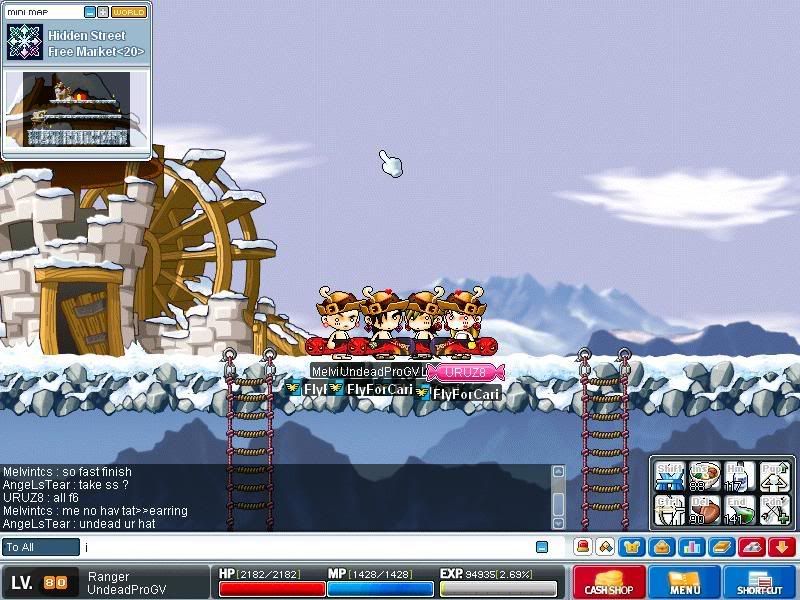Open the Menu button
Screen dimensions: 800x600
(x=685, y=582)
